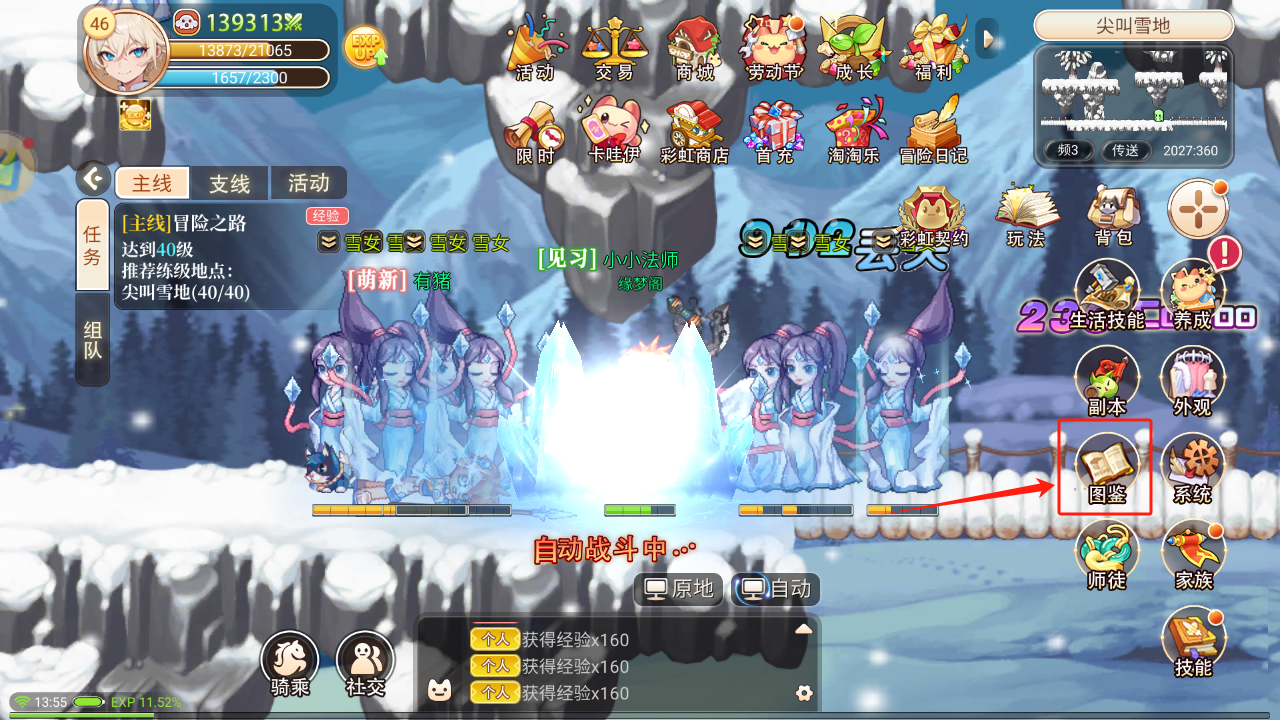The width and height of the screenshot is (1280, 720).
Task: Select the 原地 stay-in-place battle mode
Action: pos(680,589)
